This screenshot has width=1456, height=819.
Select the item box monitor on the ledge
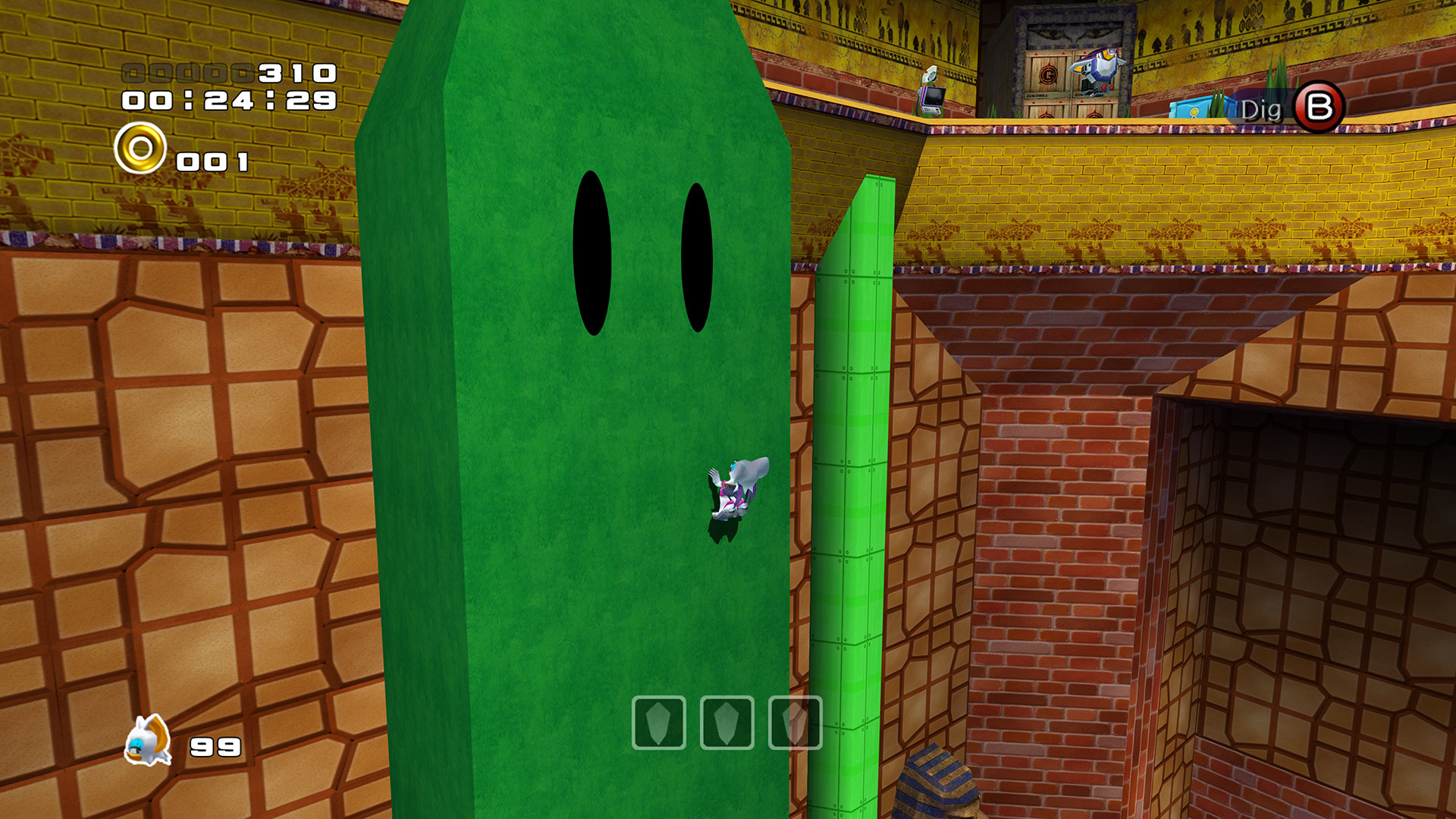tap(931, 91)
